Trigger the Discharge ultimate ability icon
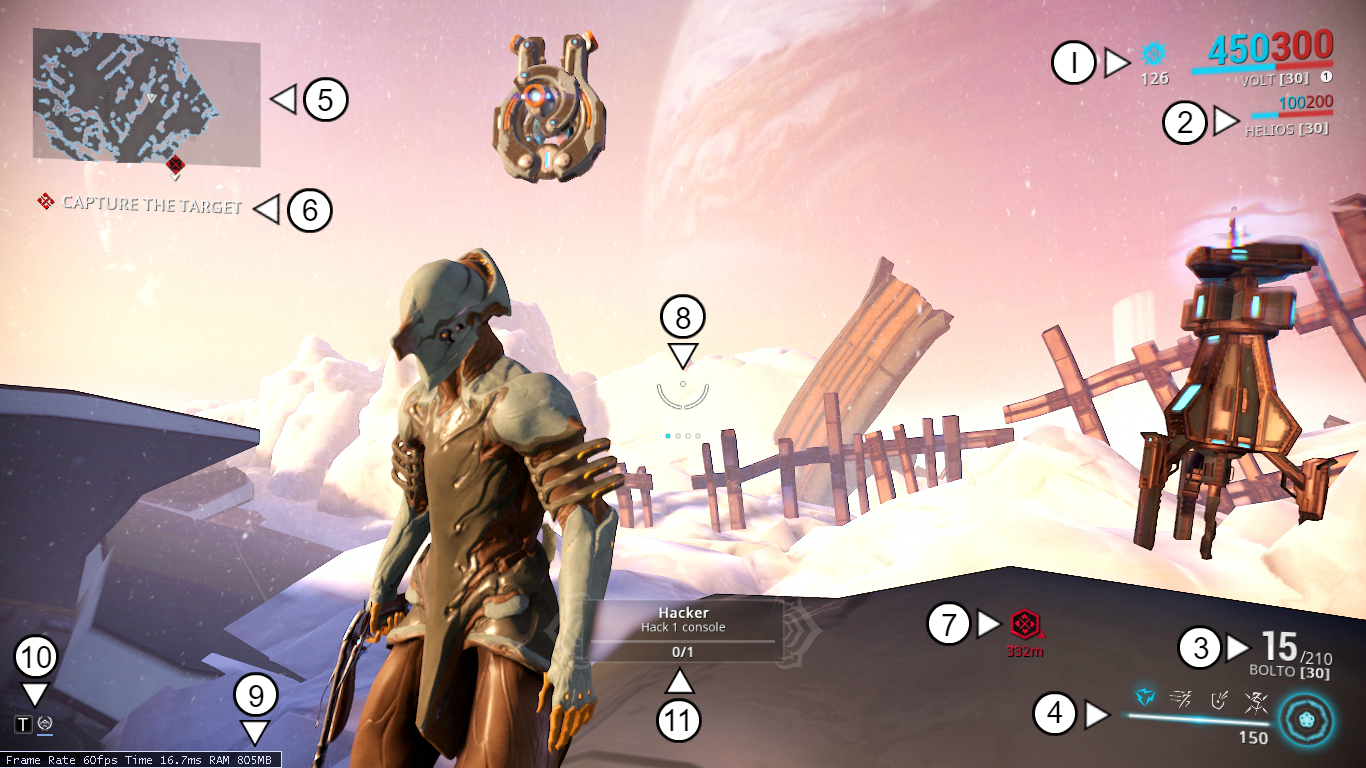1366x768 pixels. coord(1256,704)
